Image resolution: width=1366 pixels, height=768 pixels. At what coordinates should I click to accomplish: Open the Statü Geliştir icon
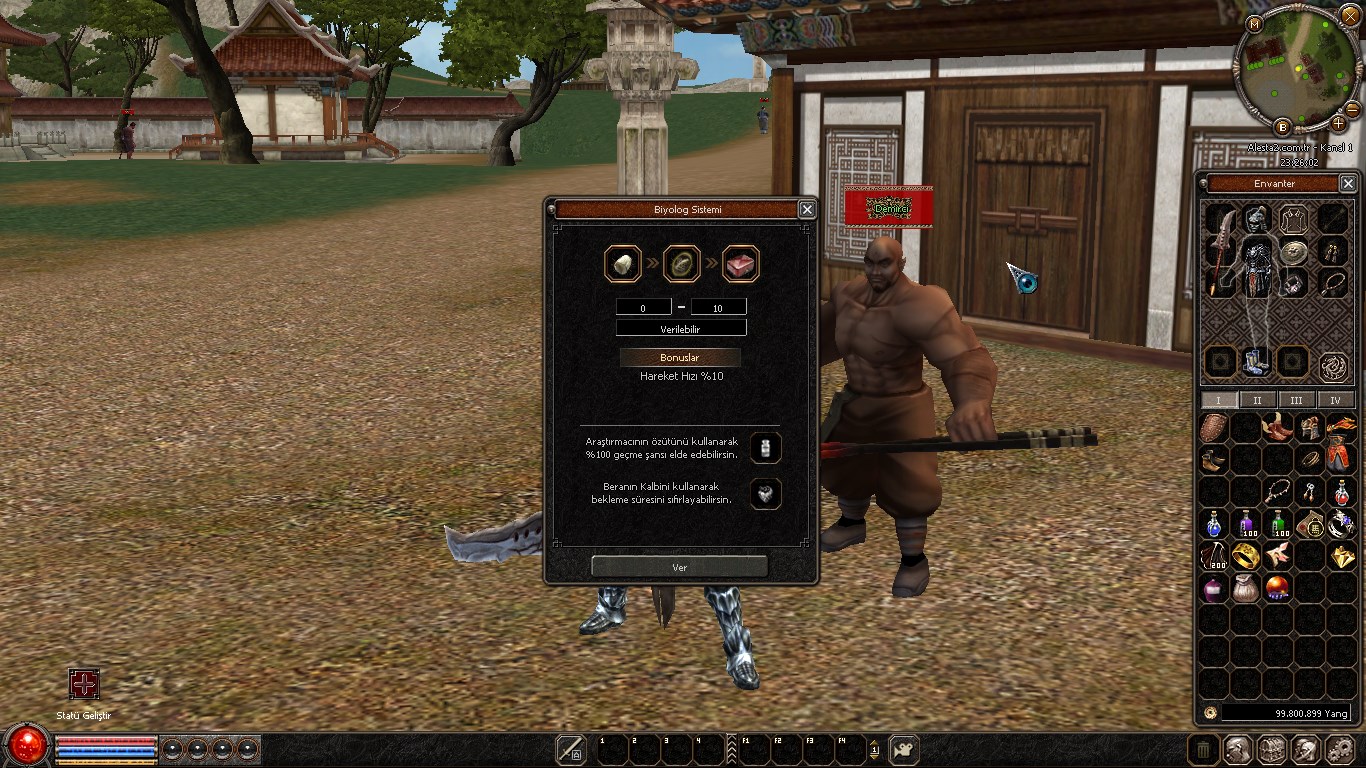pos(84,684)
